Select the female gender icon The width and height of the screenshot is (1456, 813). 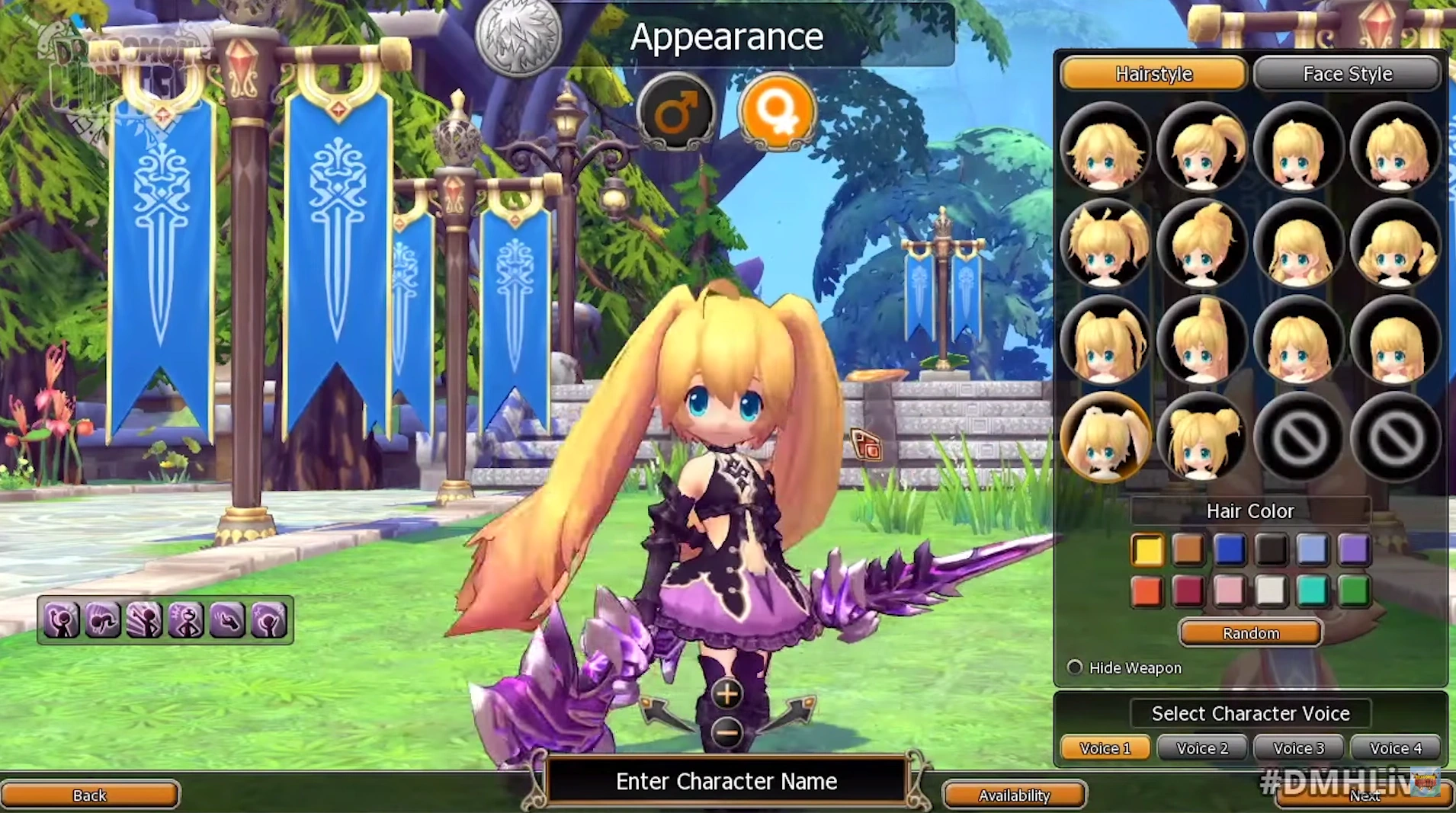[777, 112]
